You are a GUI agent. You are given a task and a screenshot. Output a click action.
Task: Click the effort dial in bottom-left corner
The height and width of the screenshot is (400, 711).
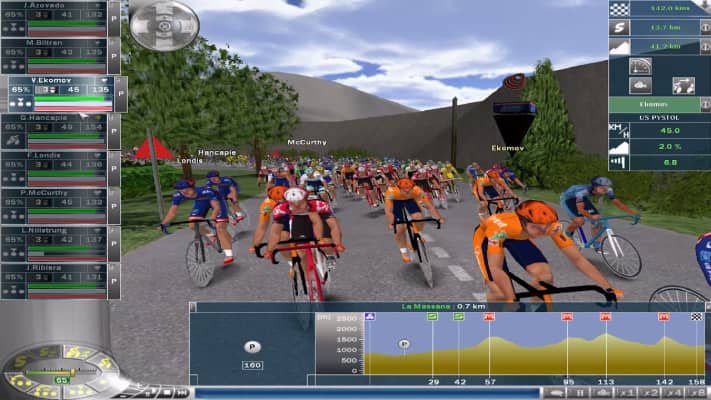tap(62, 372)
